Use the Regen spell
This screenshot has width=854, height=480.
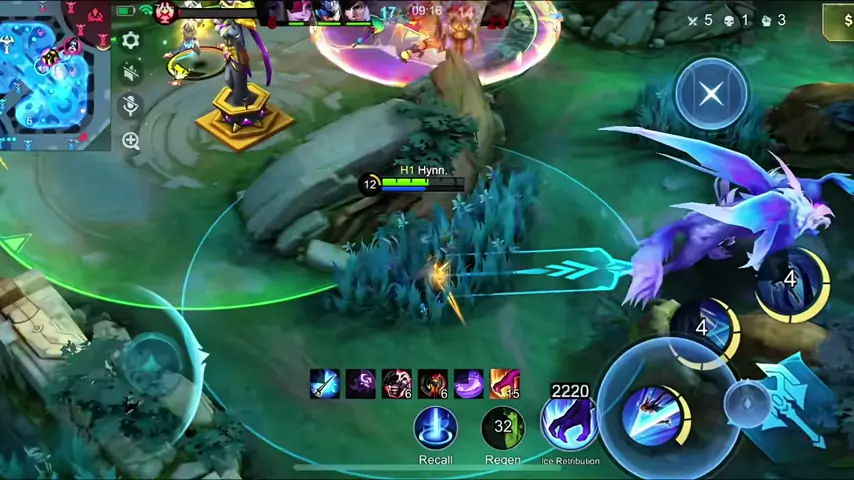tap(503, 428)
